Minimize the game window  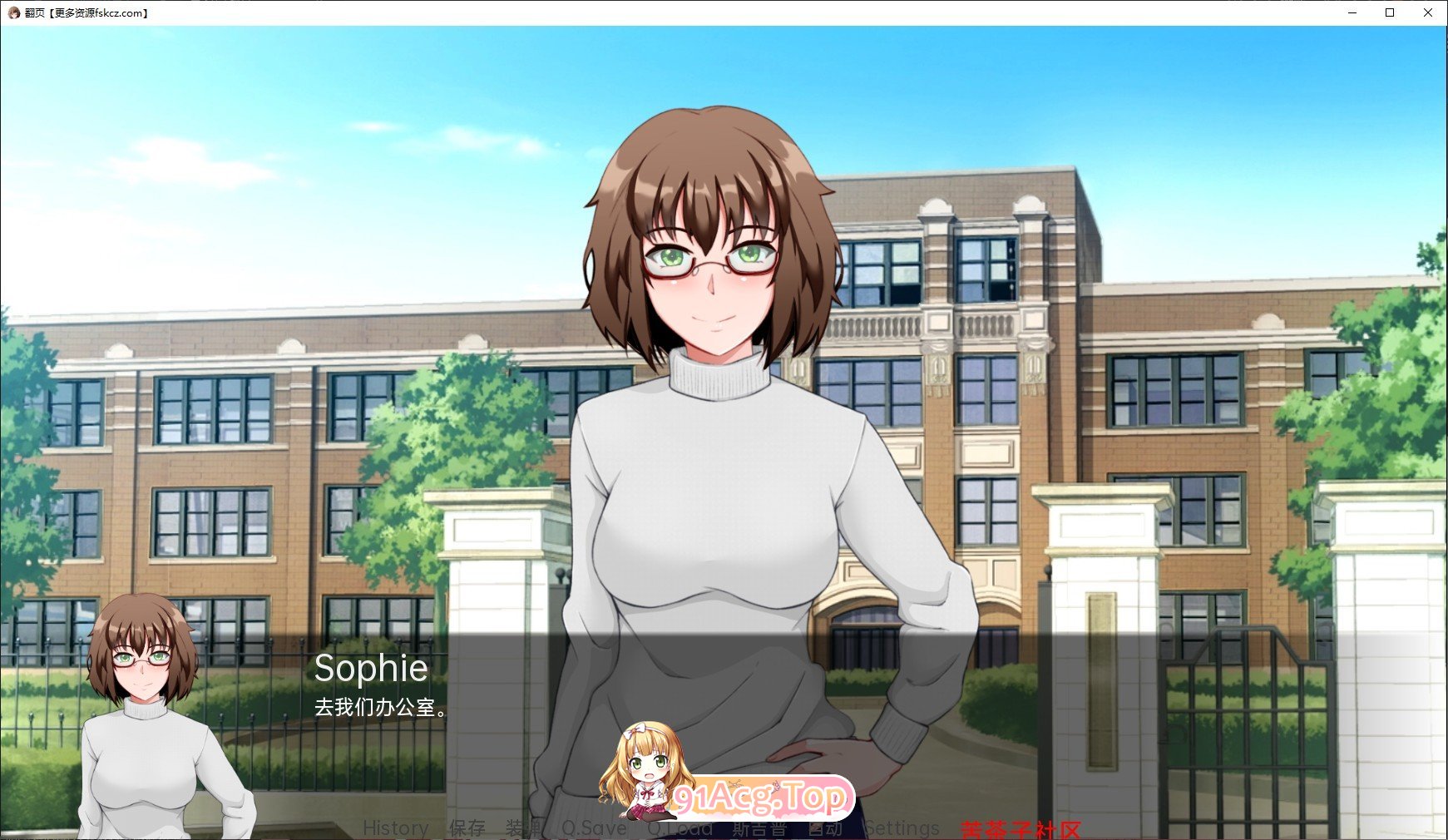coord(1352,12)
